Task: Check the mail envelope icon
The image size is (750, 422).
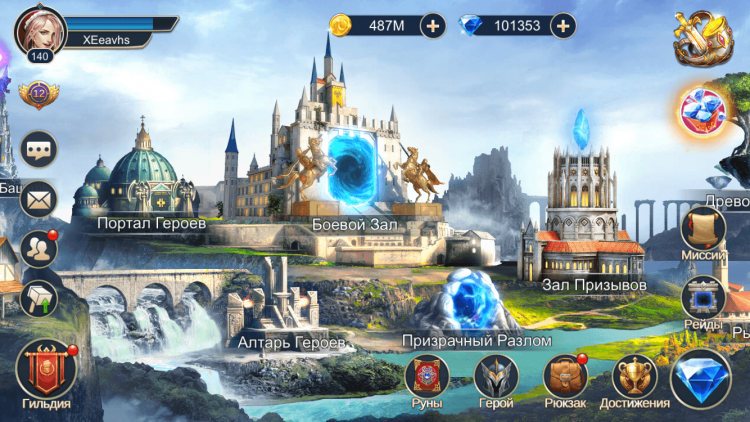Action: [39, 198]
